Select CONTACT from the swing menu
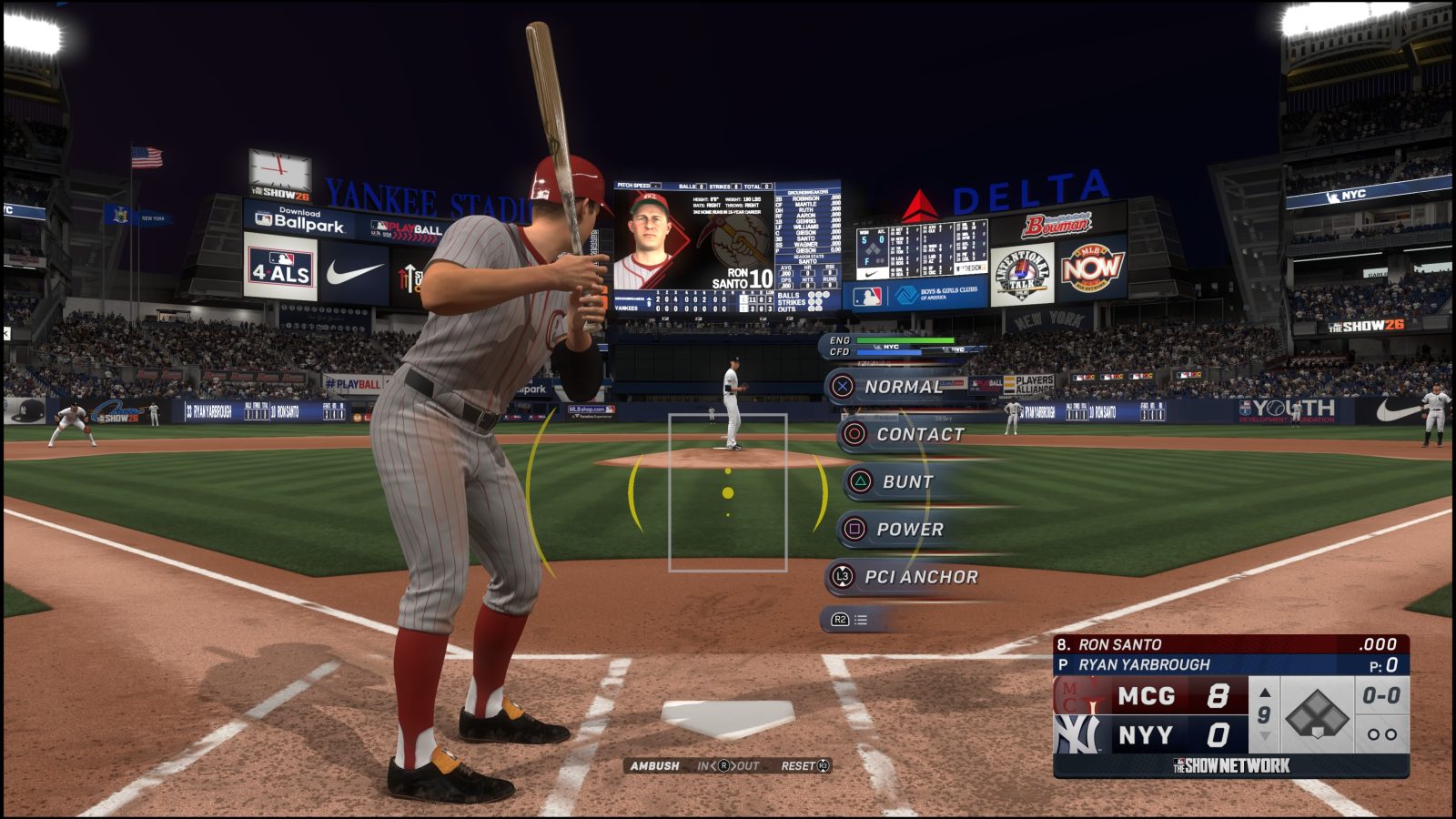 919,434
